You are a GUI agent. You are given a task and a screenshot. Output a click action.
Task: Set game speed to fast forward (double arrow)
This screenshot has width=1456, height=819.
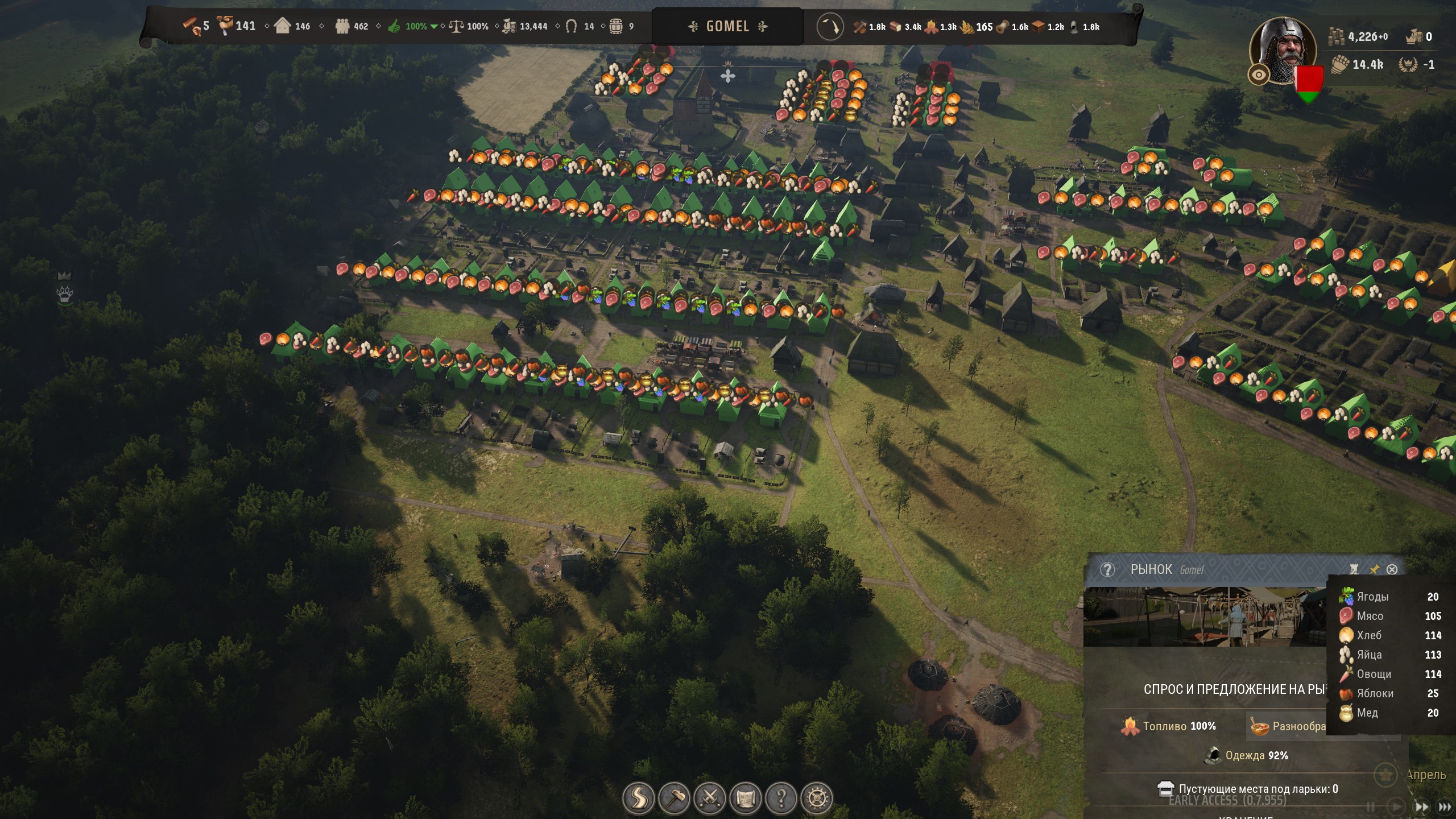(1421, 806)
